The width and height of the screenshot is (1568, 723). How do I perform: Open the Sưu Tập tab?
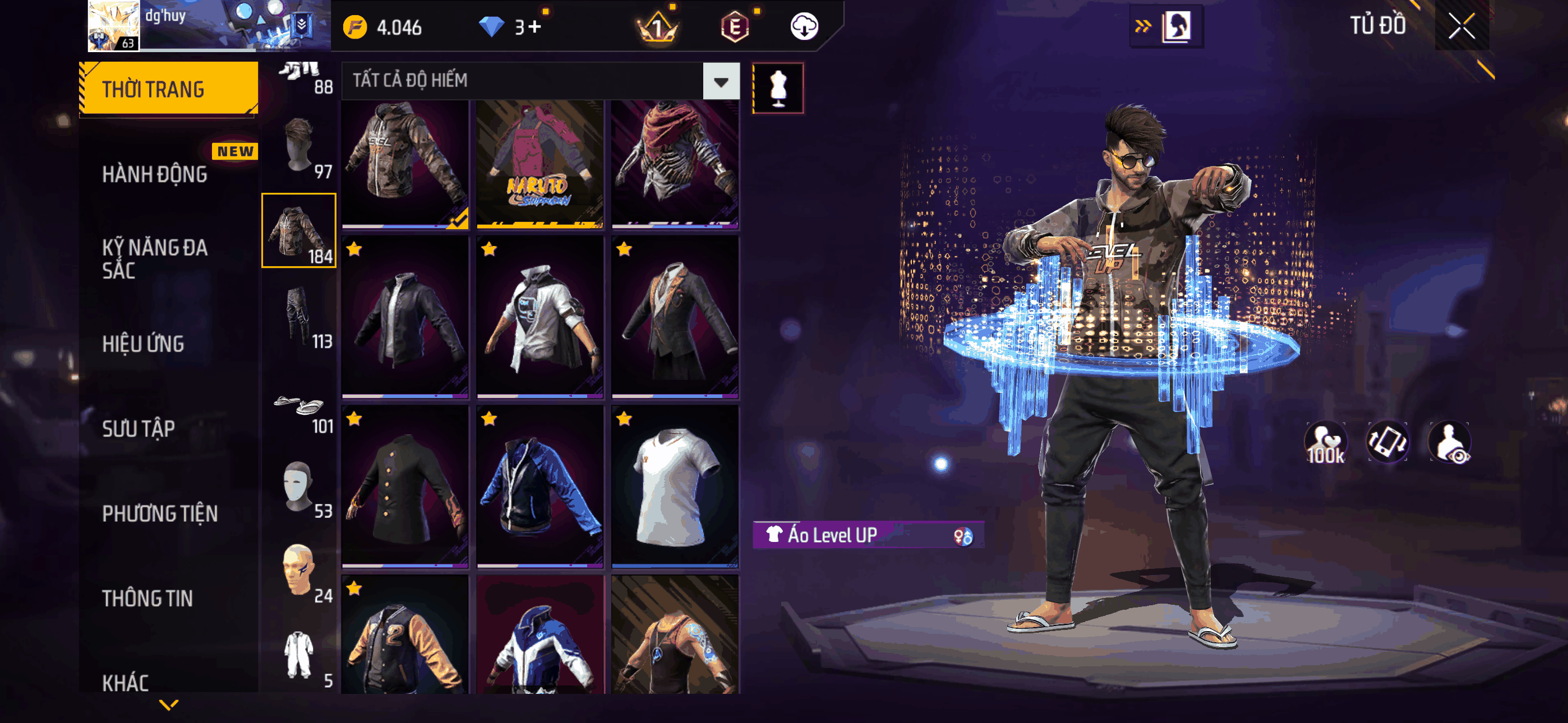[x=138, y=428]
